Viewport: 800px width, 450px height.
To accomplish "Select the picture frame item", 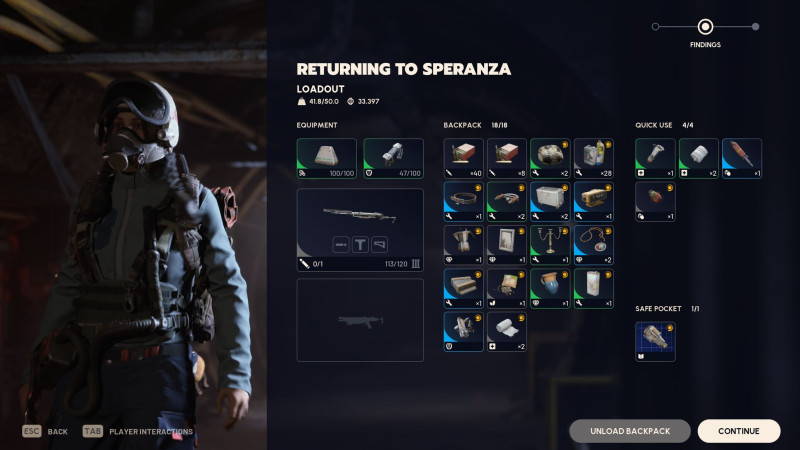I will coord(506,245).
